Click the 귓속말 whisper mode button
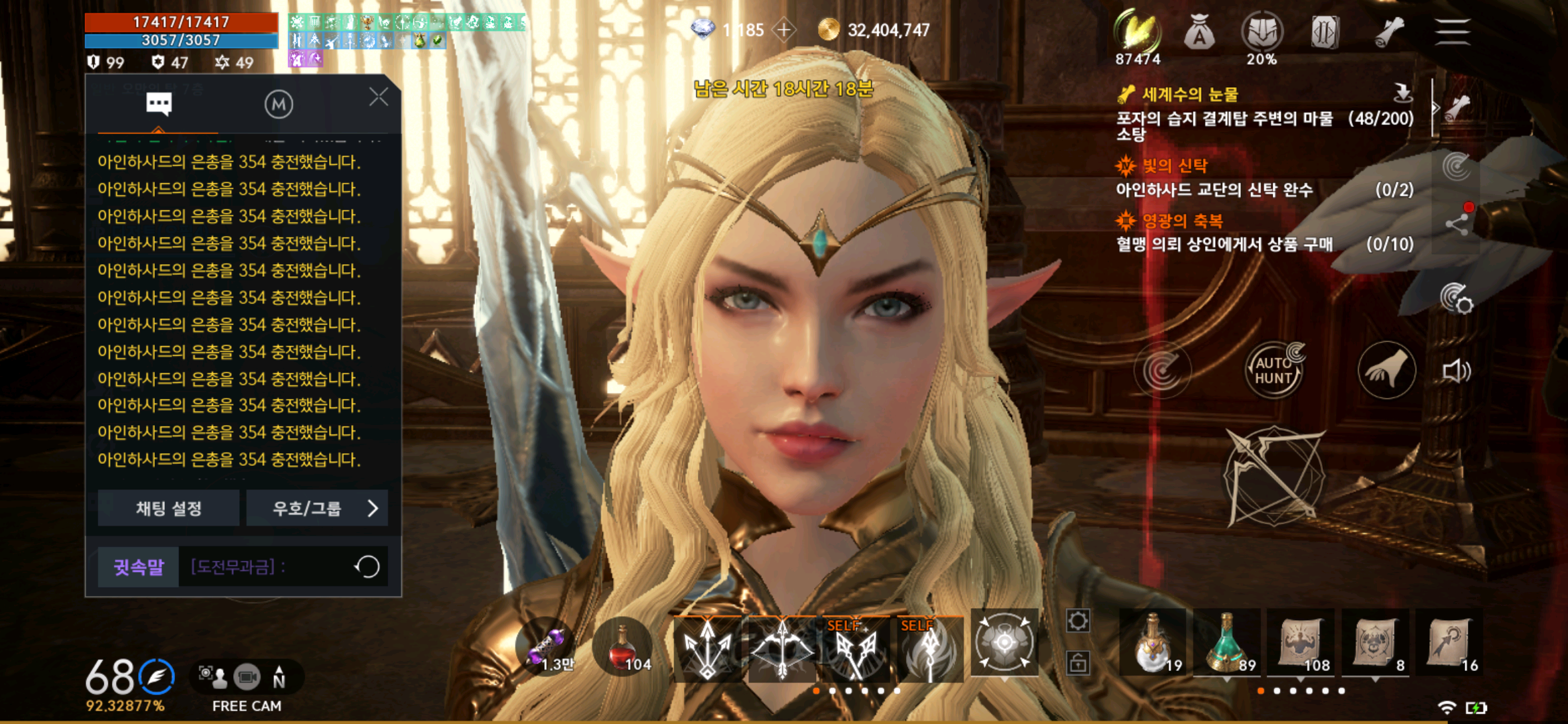1568x724 pixels. click(x=139, y=567)
